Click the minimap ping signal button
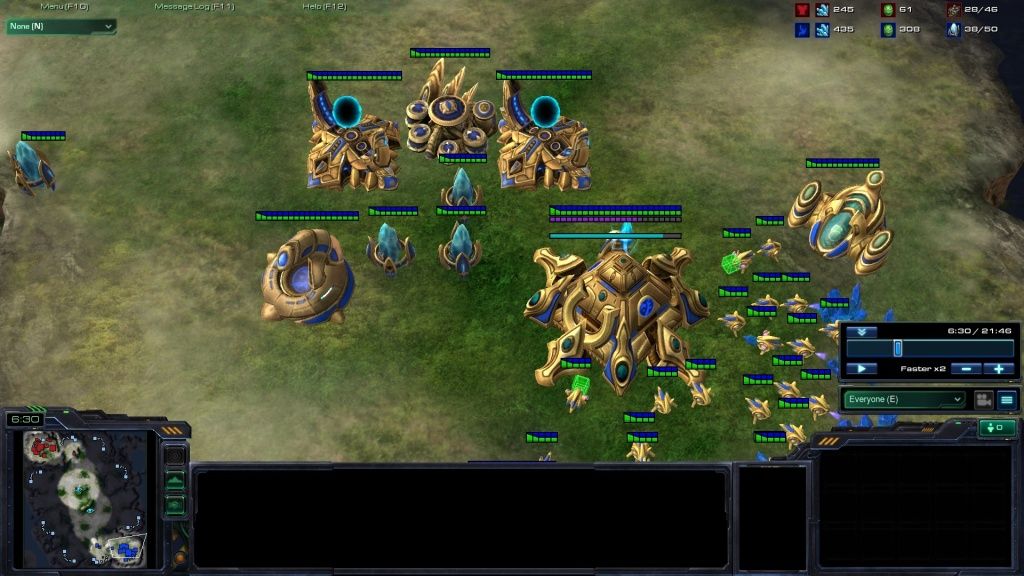The image size is (1024, 576). click(175, 456)
